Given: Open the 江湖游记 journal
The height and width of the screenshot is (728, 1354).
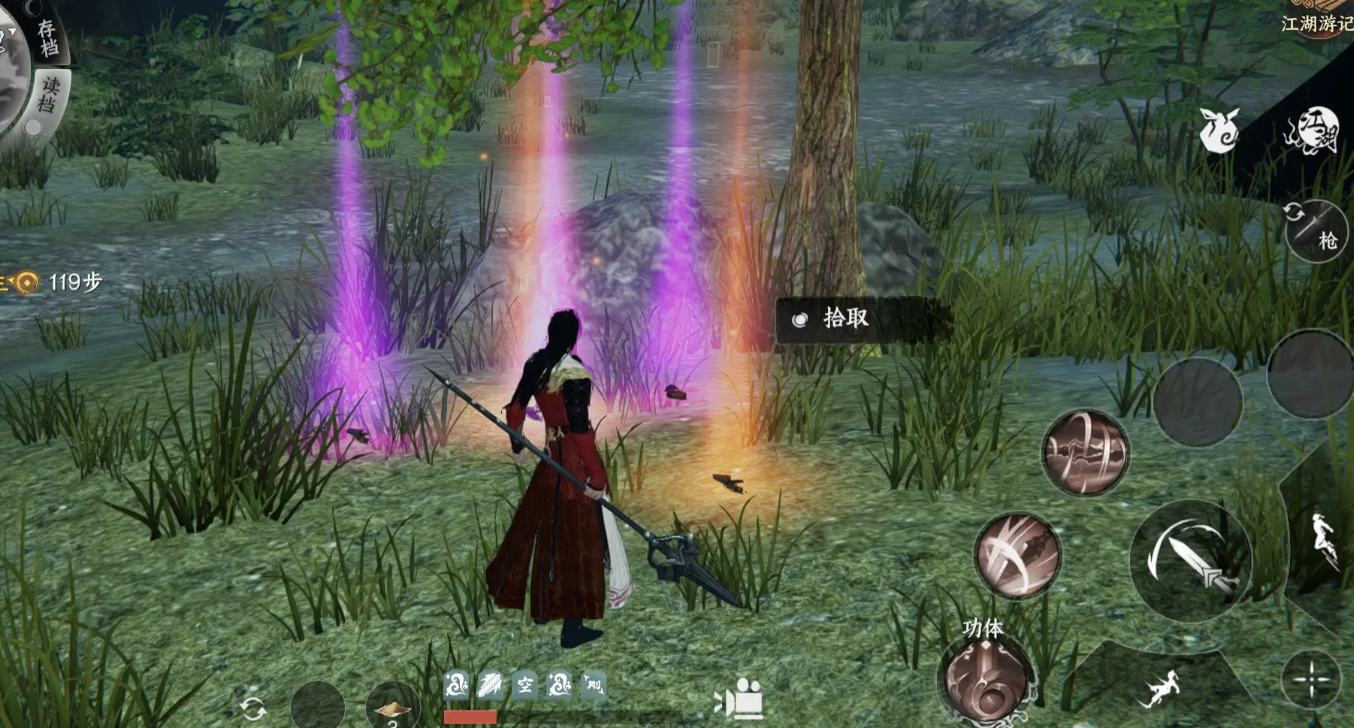Looking at the screenshot, I should [x=1316, y=19].
